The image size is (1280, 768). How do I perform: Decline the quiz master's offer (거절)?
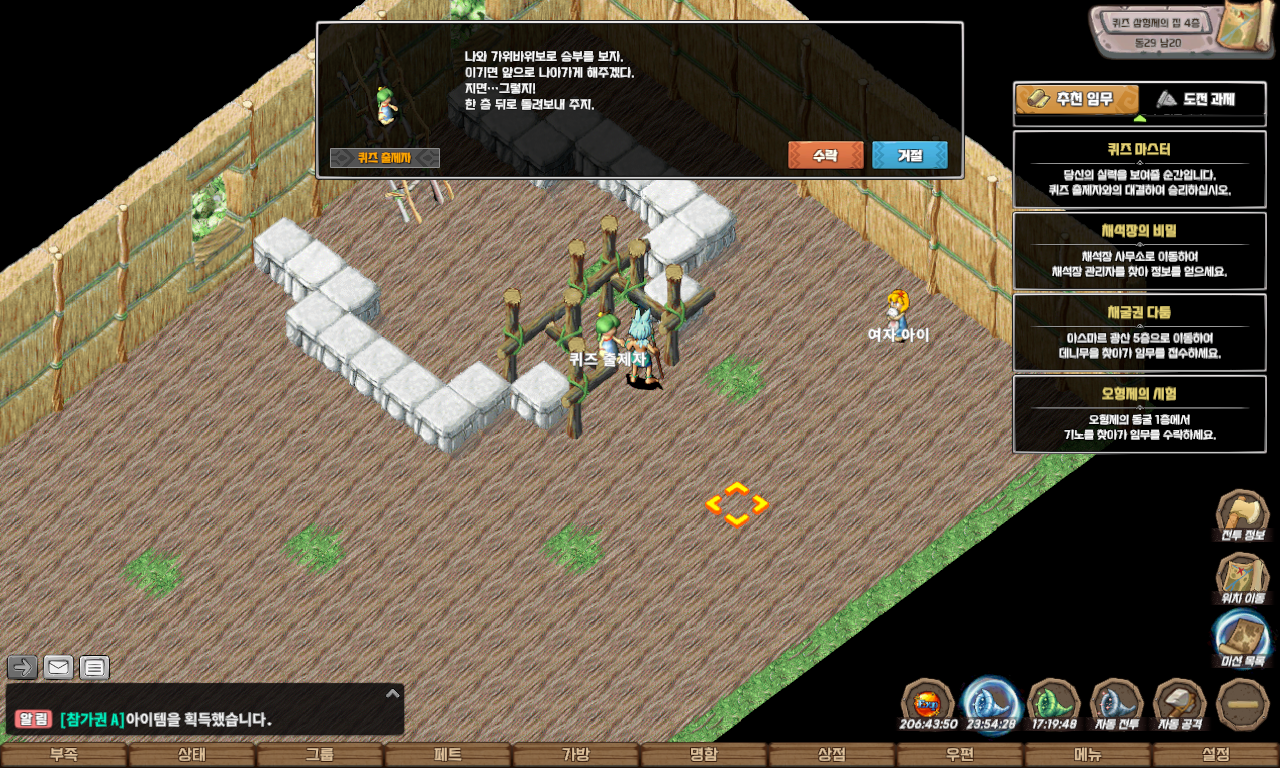click(909, 156)
